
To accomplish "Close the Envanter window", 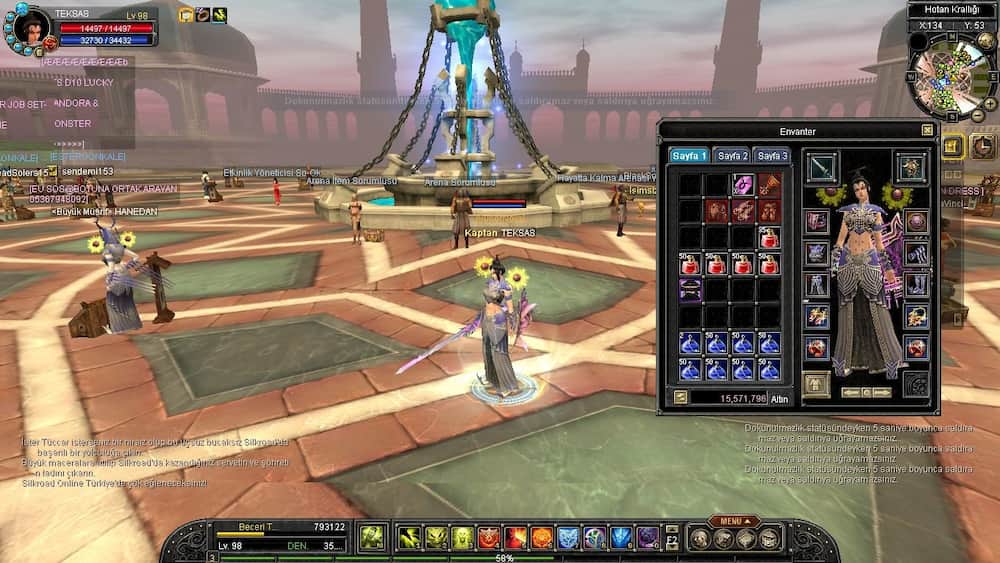I will (x=927, y=130).
